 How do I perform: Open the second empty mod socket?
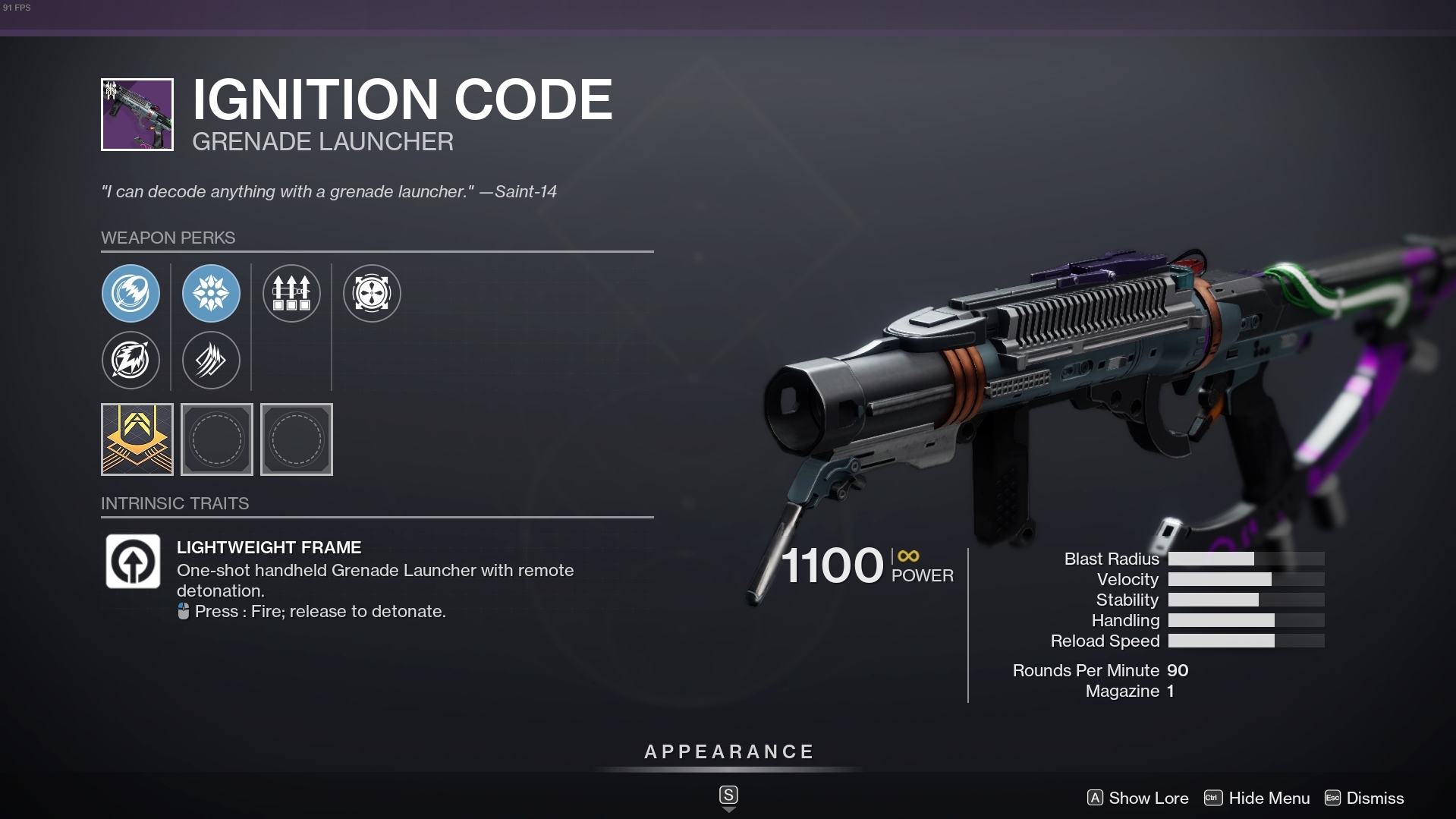coord(297,439)
